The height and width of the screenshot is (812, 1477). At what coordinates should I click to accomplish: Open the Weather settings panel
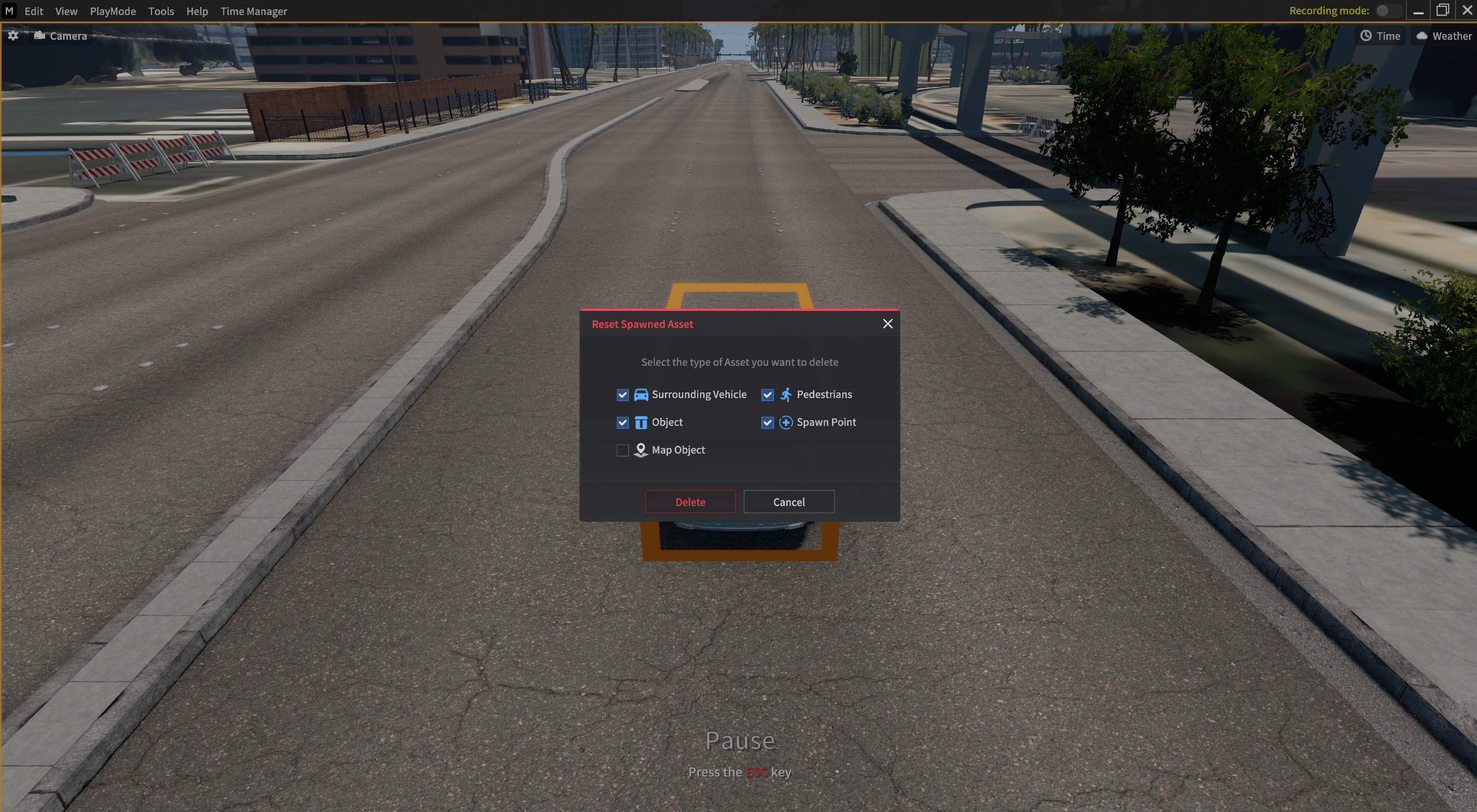coord(1443,35)
